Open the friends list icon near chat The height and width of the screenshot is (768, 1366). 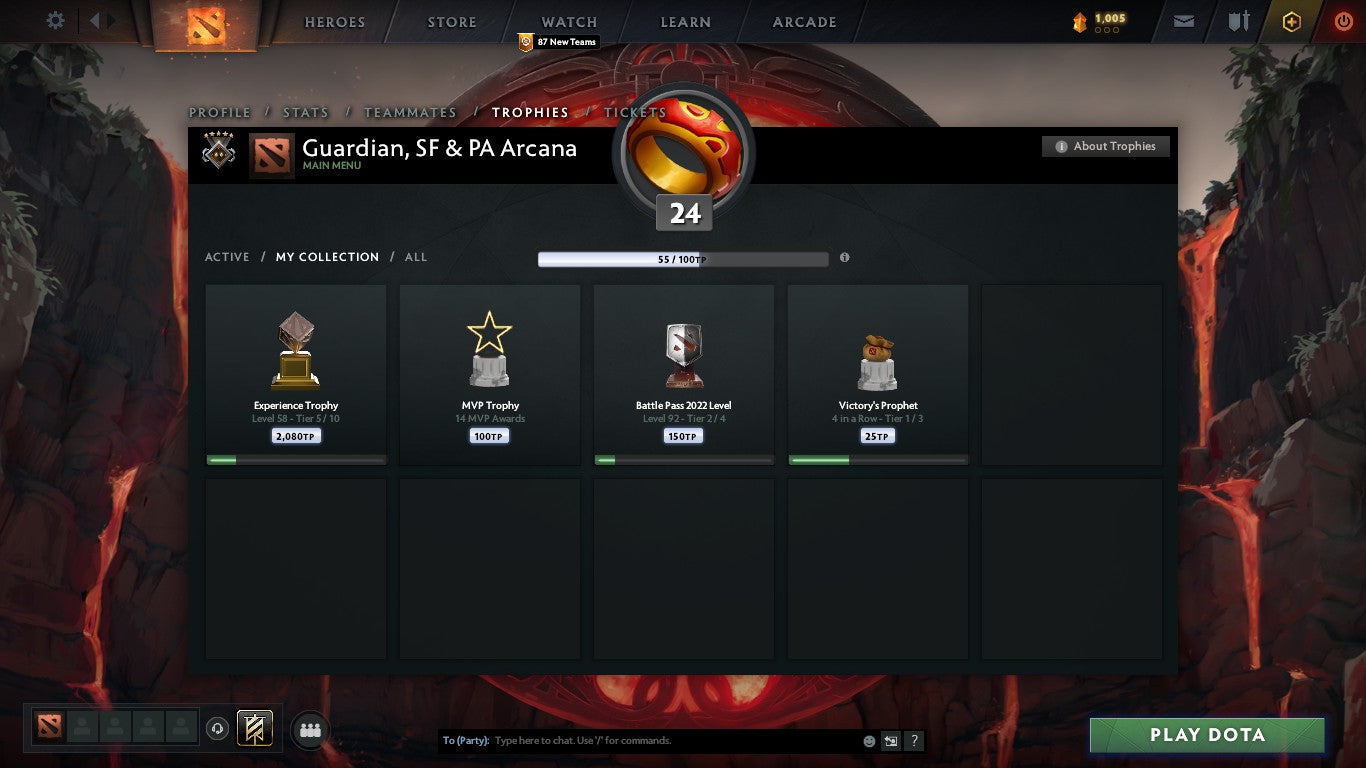[310, 730]
